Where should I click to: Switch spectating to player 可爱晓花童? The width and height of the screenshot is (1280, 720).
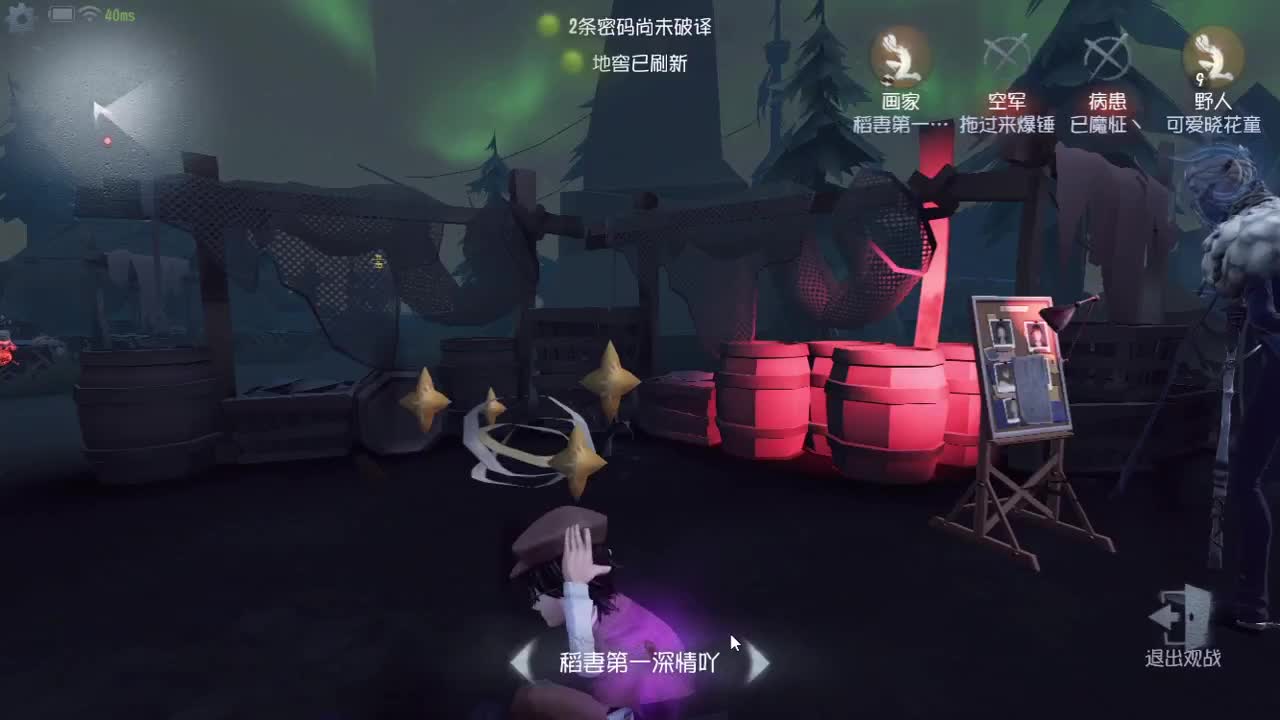coord(1211,125)
